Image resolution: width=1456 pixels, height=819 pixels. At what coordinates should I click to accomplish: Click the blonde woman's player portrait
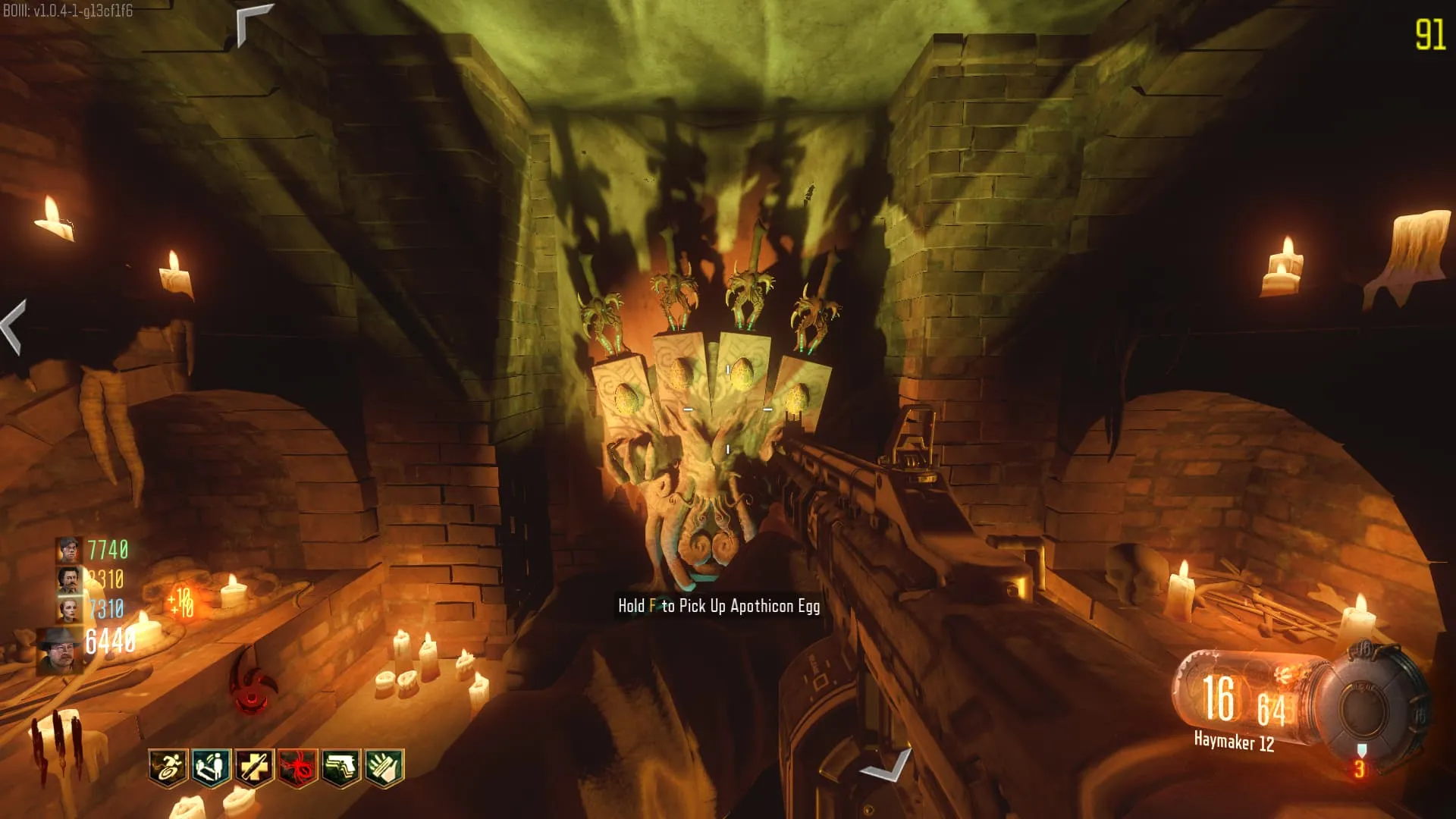coord(68,609)
